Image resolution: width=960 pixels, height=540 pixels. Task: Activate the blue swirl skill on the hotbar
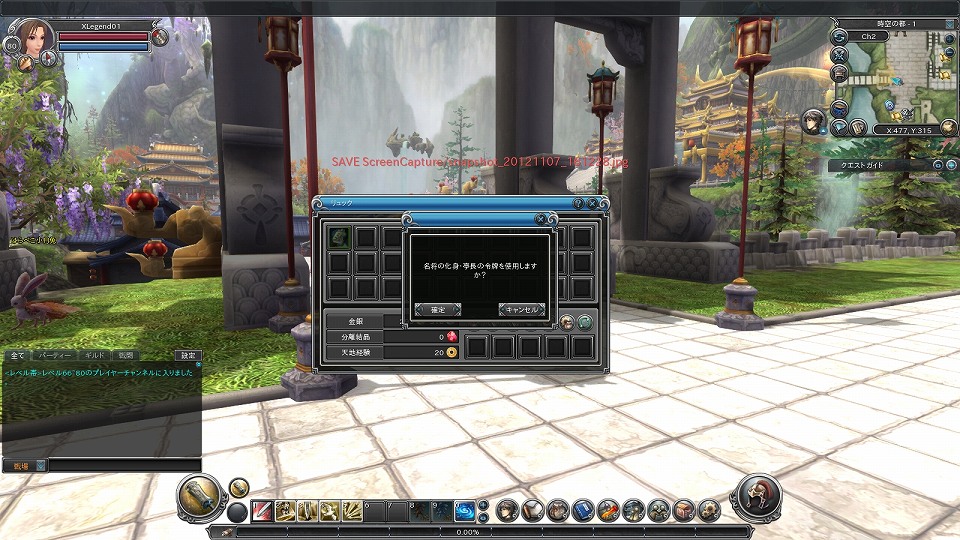(465, 511)
